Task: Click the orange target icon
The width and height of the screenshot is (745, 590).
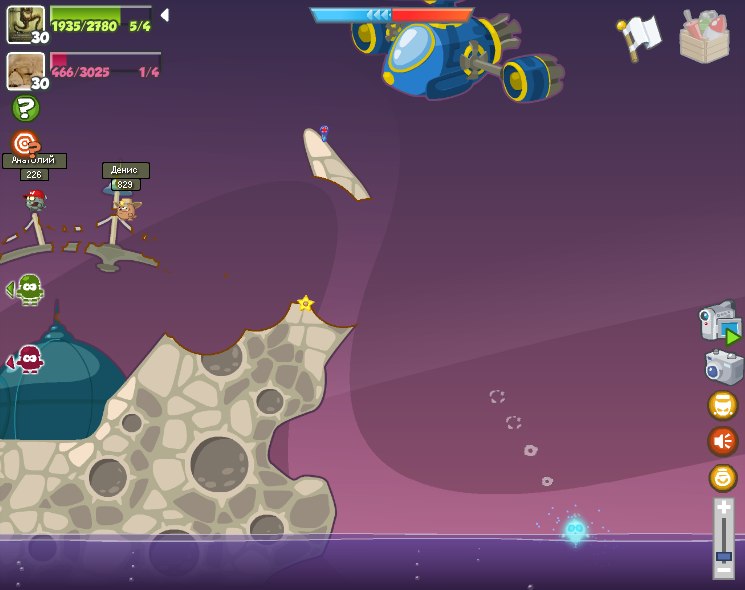Action: click(25, 143)
